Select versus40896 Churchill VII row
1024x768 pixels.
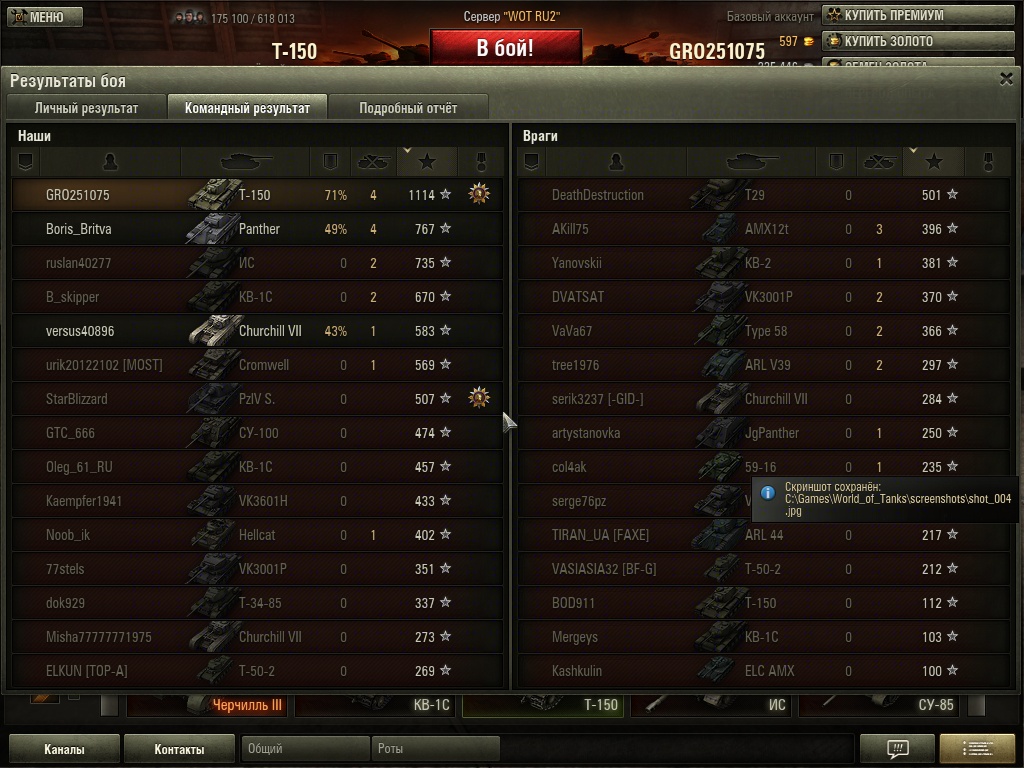pos(258,331)
